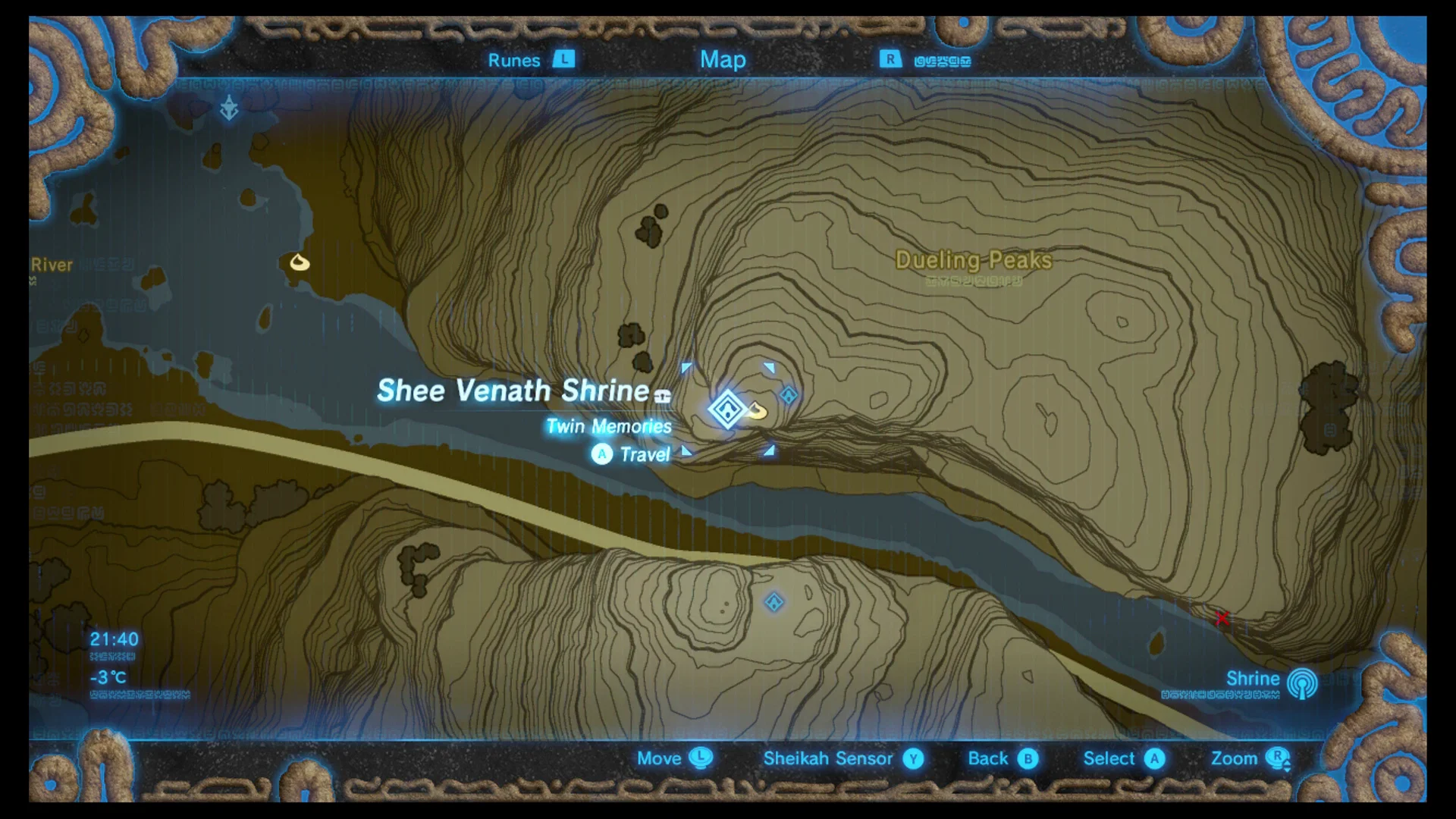This screenshot has height=819, width=1456.
Task: Click the red X marker on the river
Action: (1222, 618)
